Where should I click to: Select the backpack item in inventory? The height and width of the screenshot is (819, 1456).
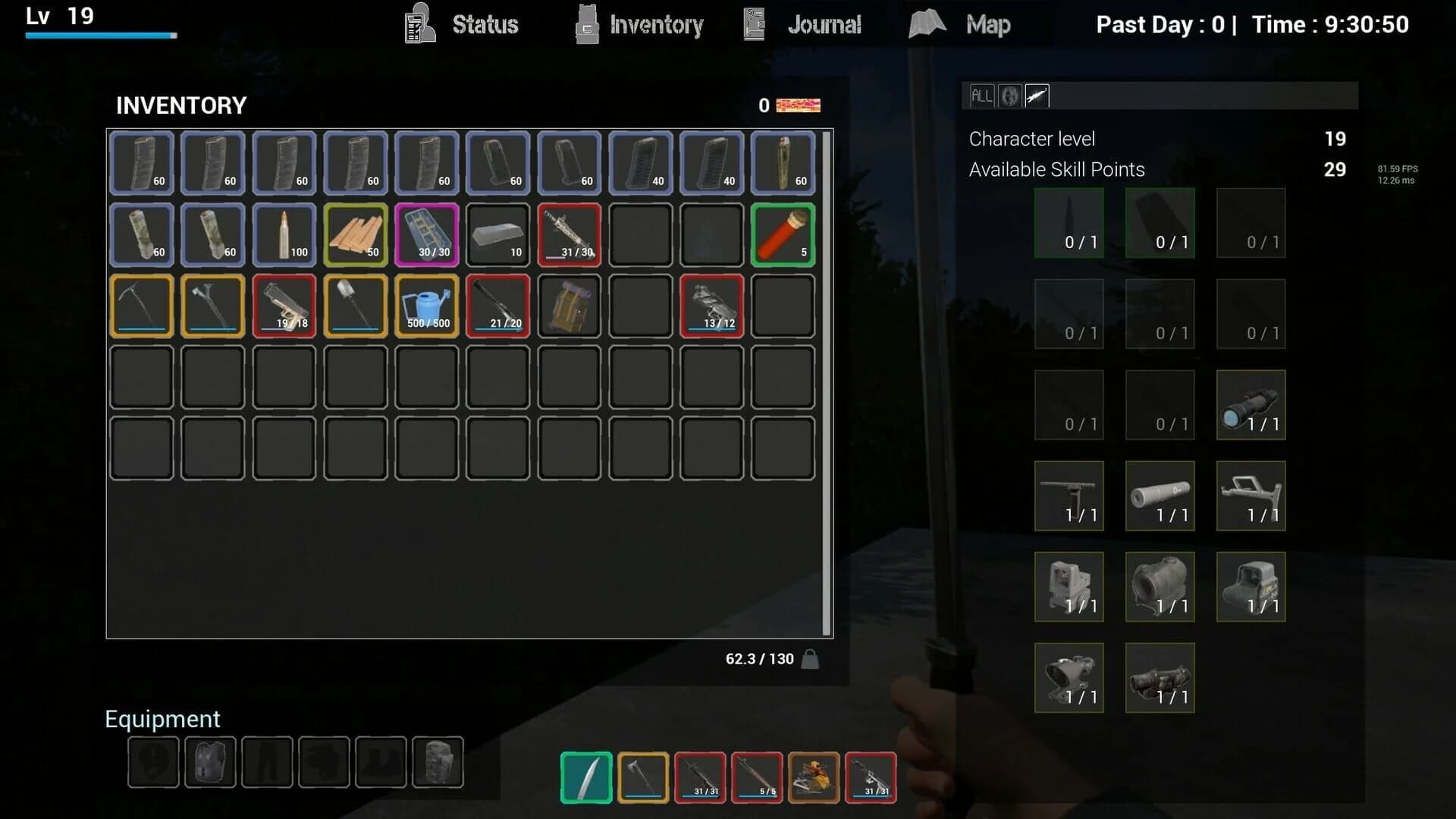pyautogui.click(x=570, y=306)
